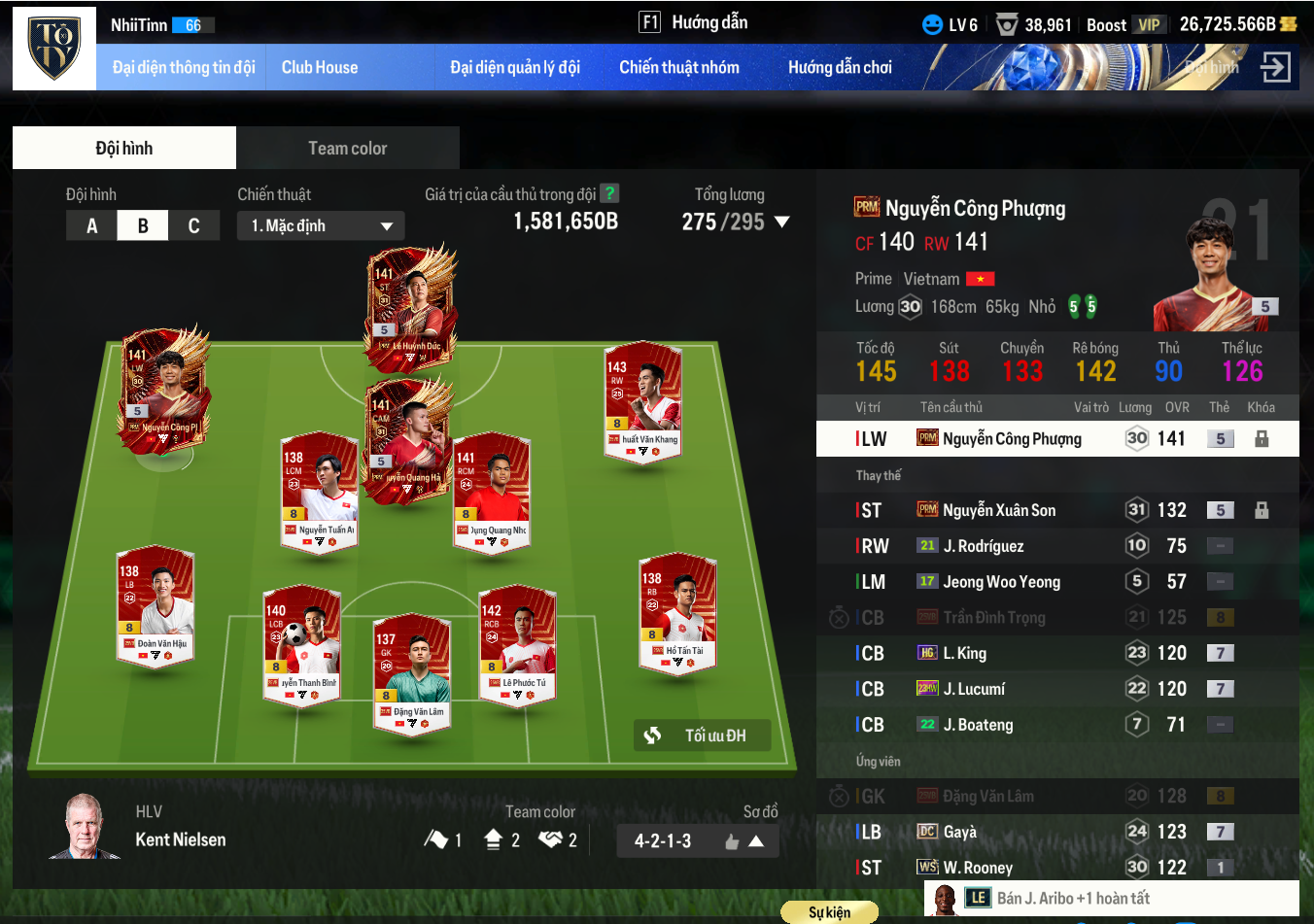Click the help question mark icon

pyautogui.click(x=609, y=193)
